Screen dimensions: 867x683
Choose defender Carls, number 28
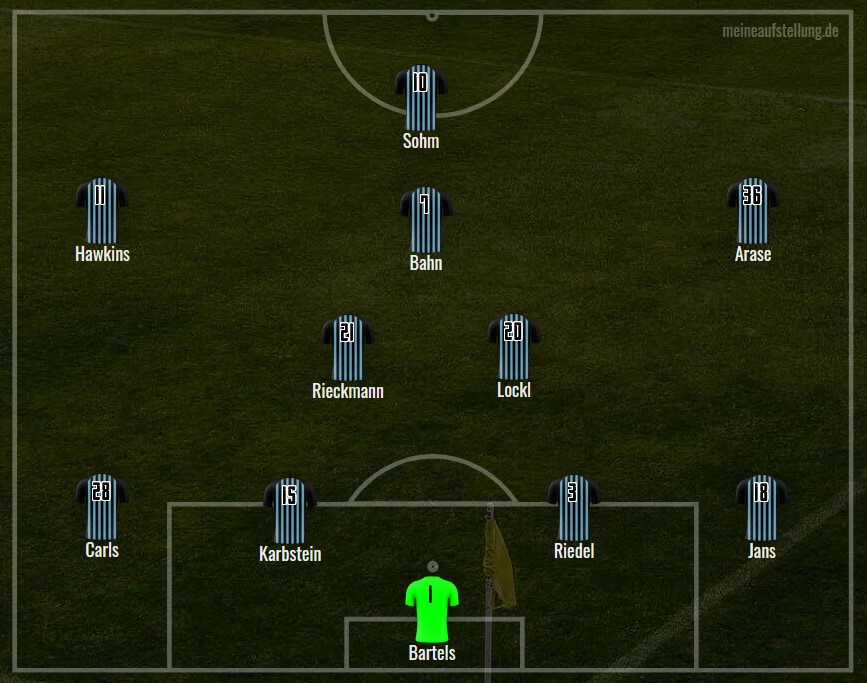(x=101, y=506)
